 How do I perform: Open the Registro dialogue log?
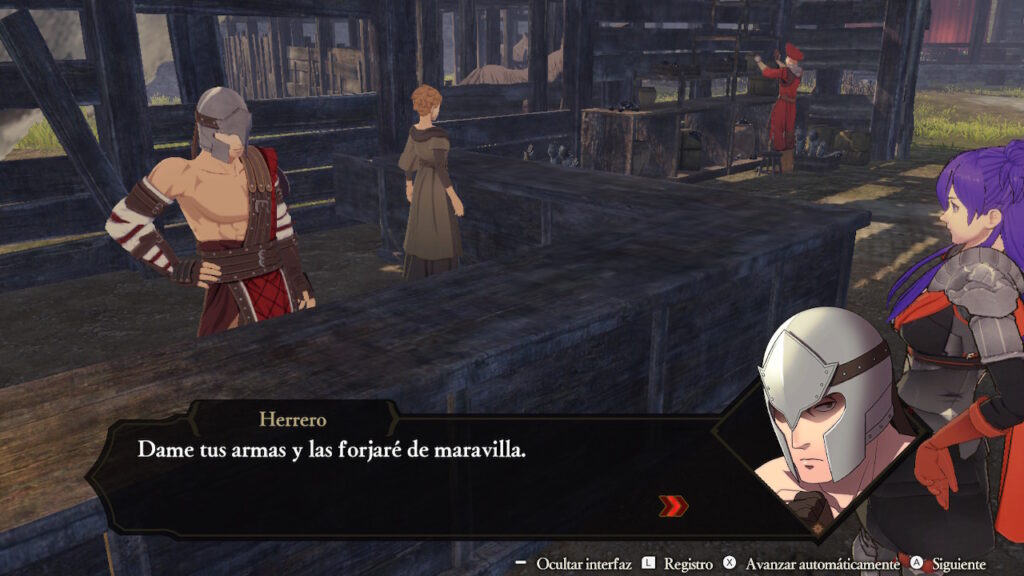[x=687, y=565]
